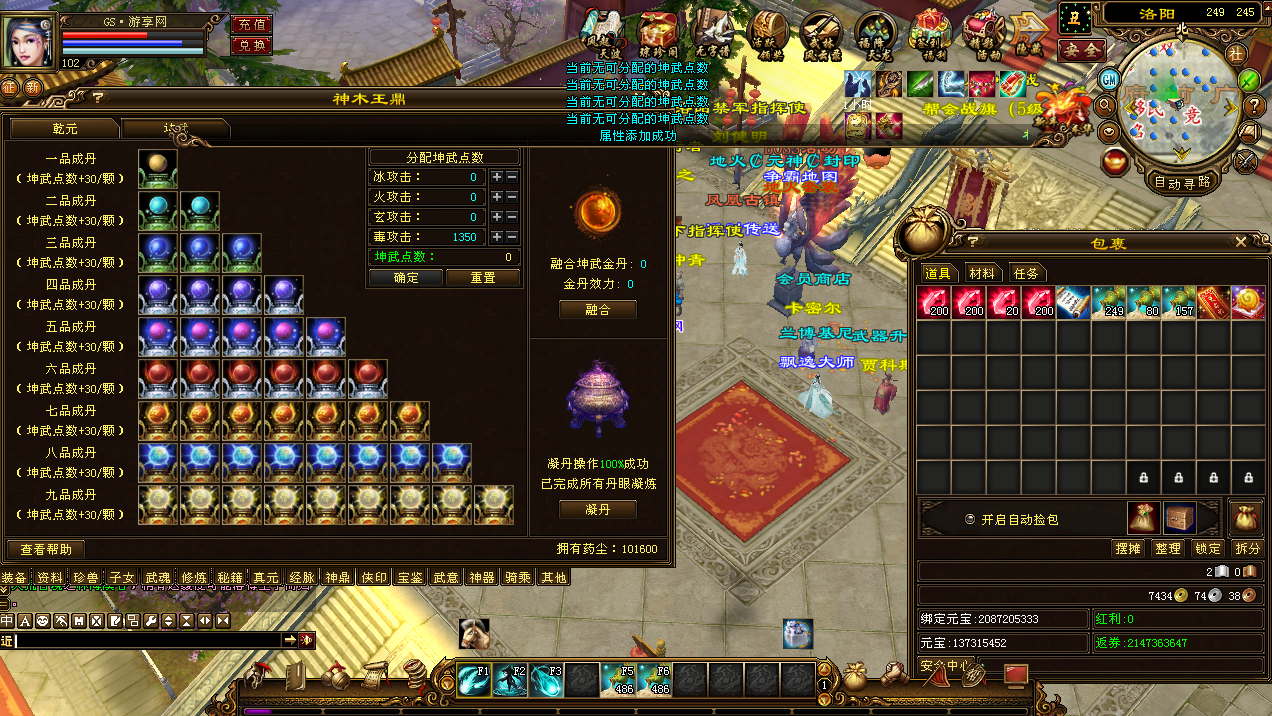Image resolution: width=1272 pixels, height=716 pixels.
Task: Switch to the 乾元 tab
Action: click(65, 129)
